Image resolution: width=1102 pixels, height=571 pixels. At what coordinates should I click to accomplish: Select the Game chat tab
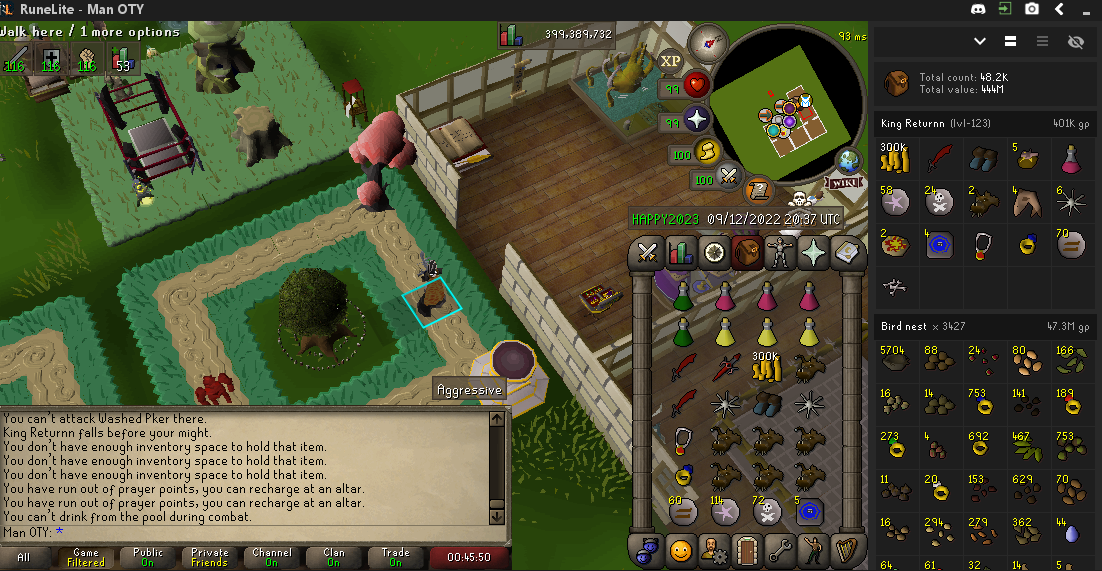[86, 557]
